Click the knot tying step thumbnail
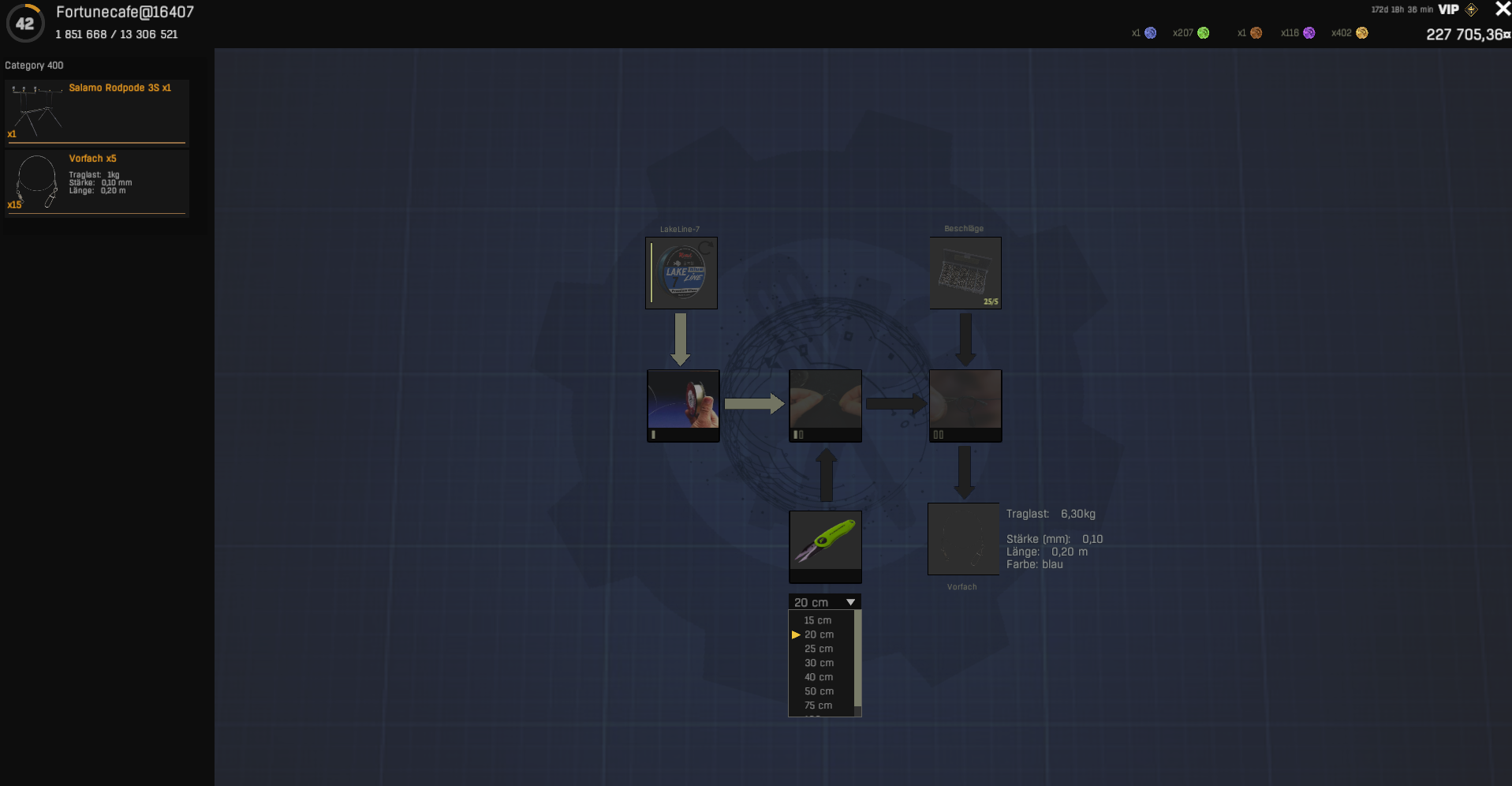The width and height of the screenshot is (1512, 786). coord(825,405)
